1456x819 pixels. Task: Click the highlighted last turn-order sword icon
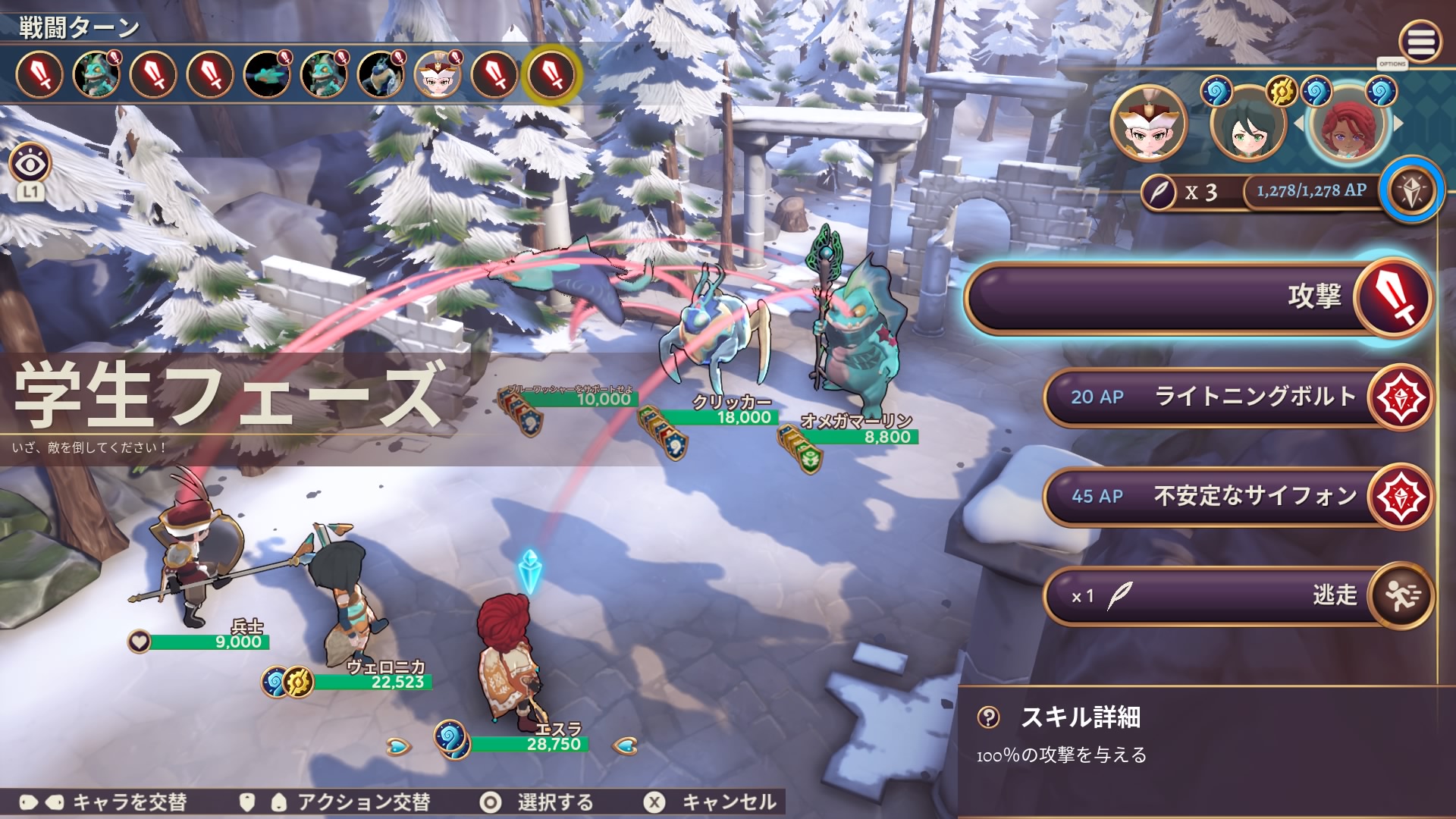tap(552, 75)
